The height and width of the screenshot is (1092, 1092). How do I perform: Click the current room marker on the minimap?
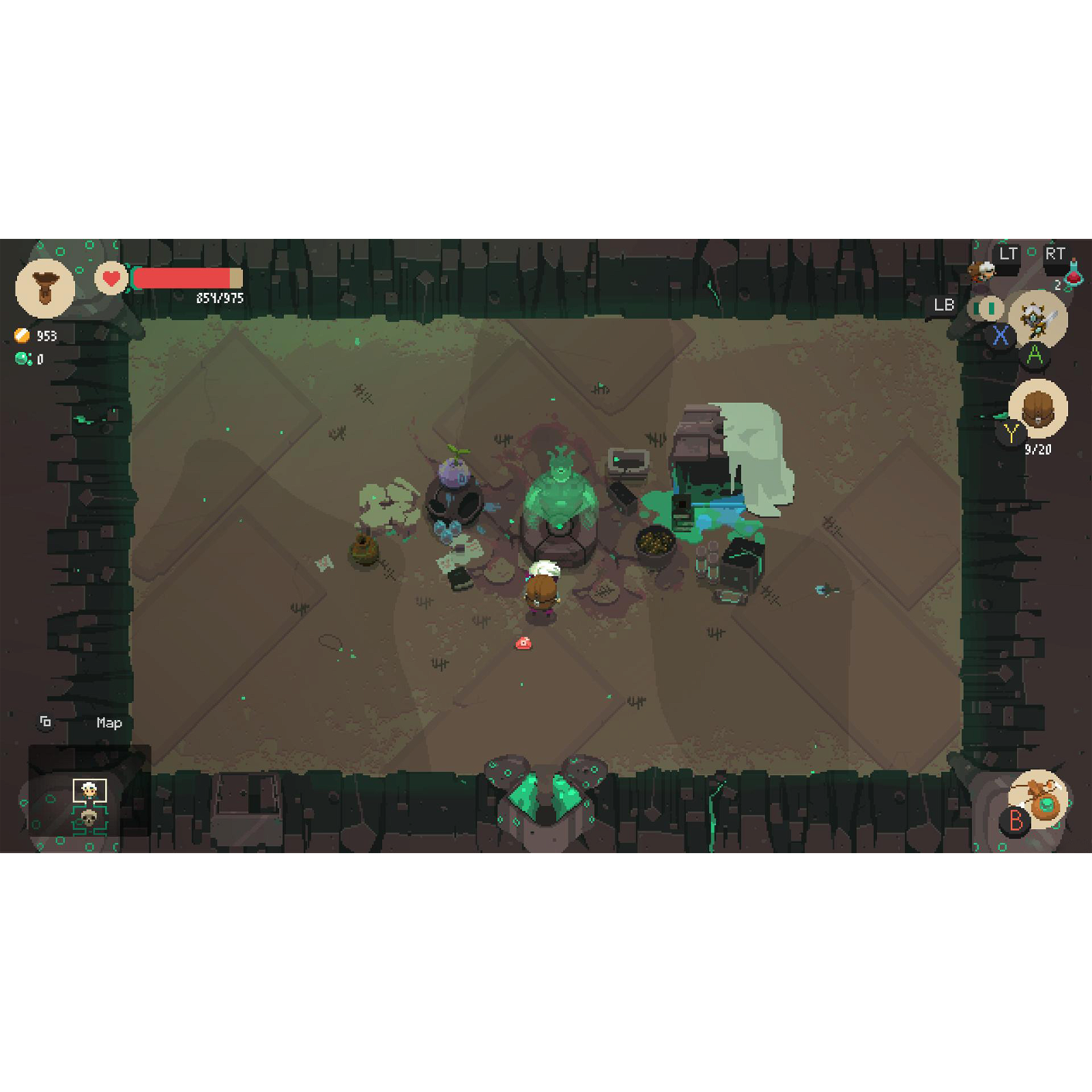pos(89,790)
